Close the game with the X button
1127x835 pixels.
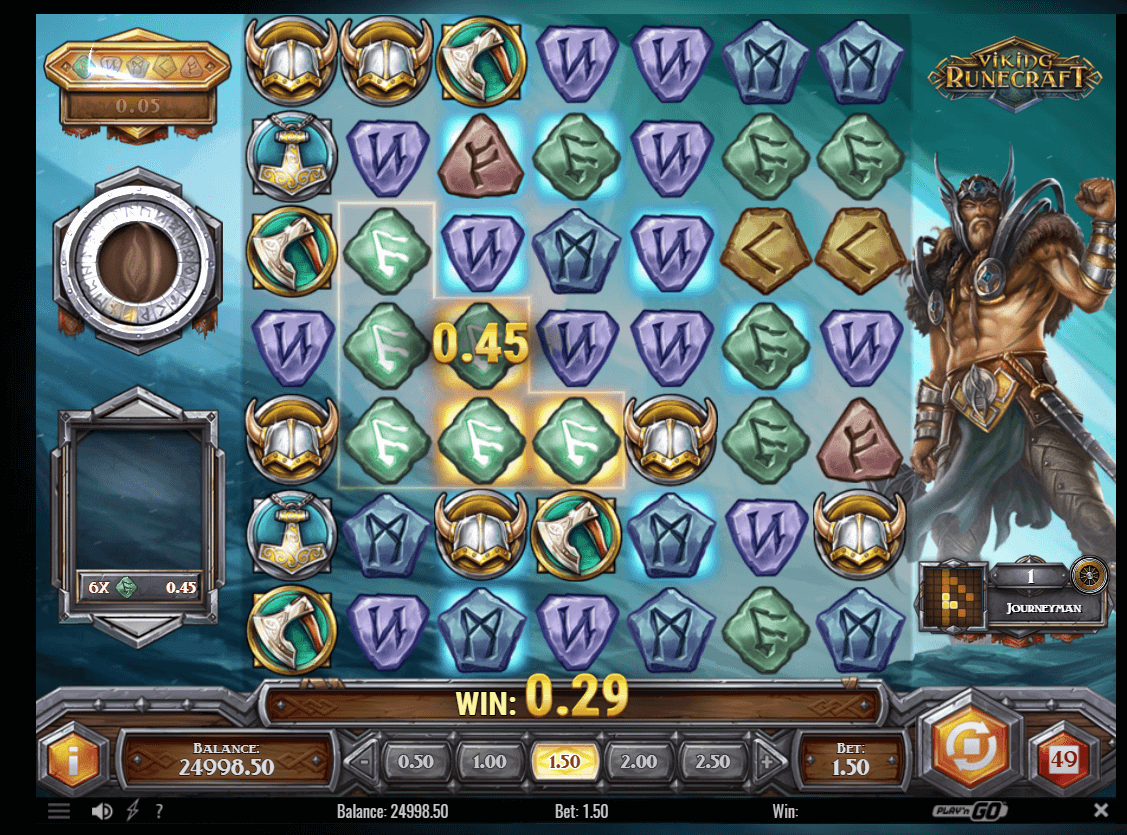1101,810
